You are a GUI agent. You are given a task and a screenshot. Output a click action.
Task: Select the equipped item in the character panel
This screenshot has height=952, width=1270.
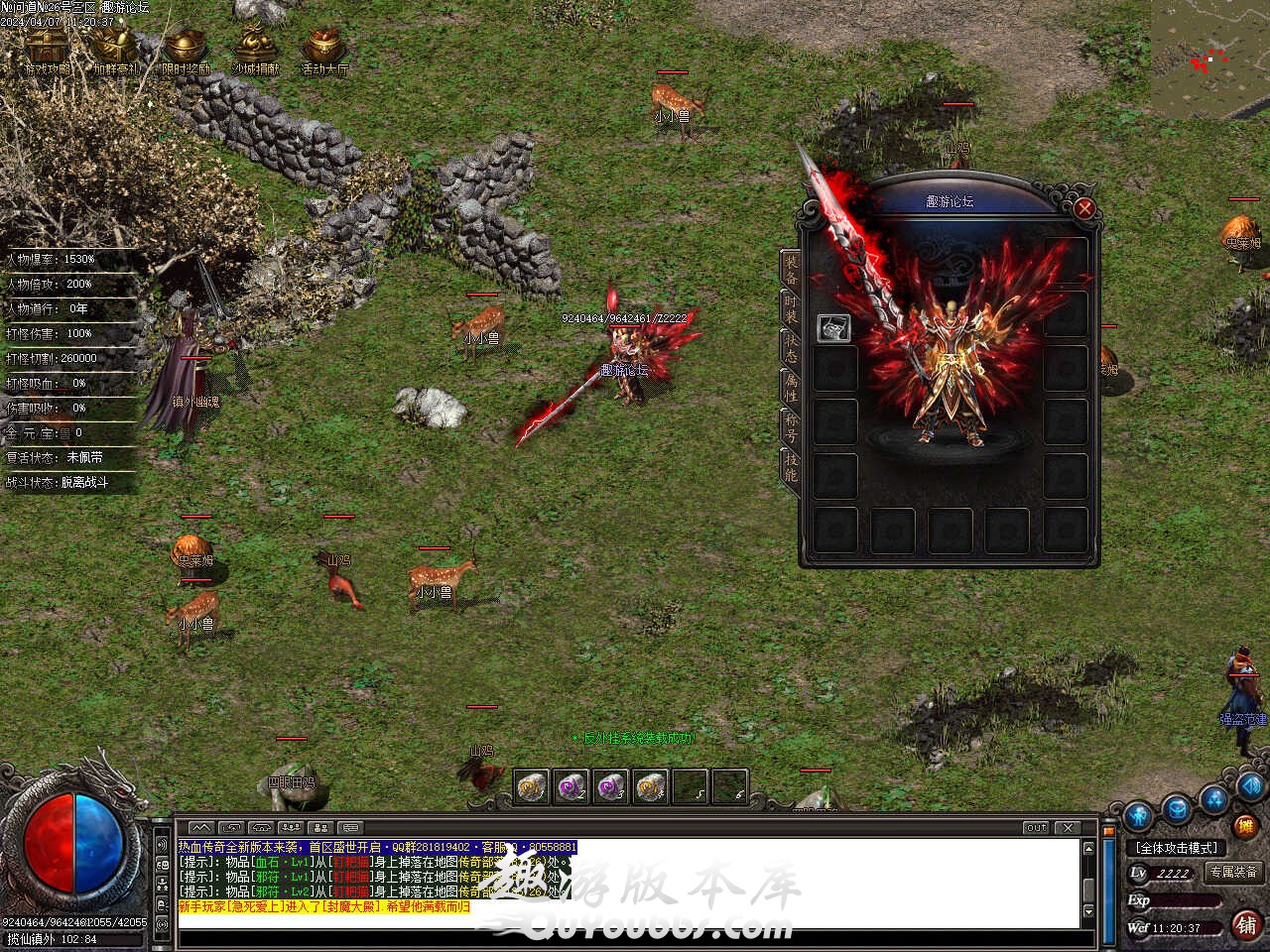tap(833, 328)
